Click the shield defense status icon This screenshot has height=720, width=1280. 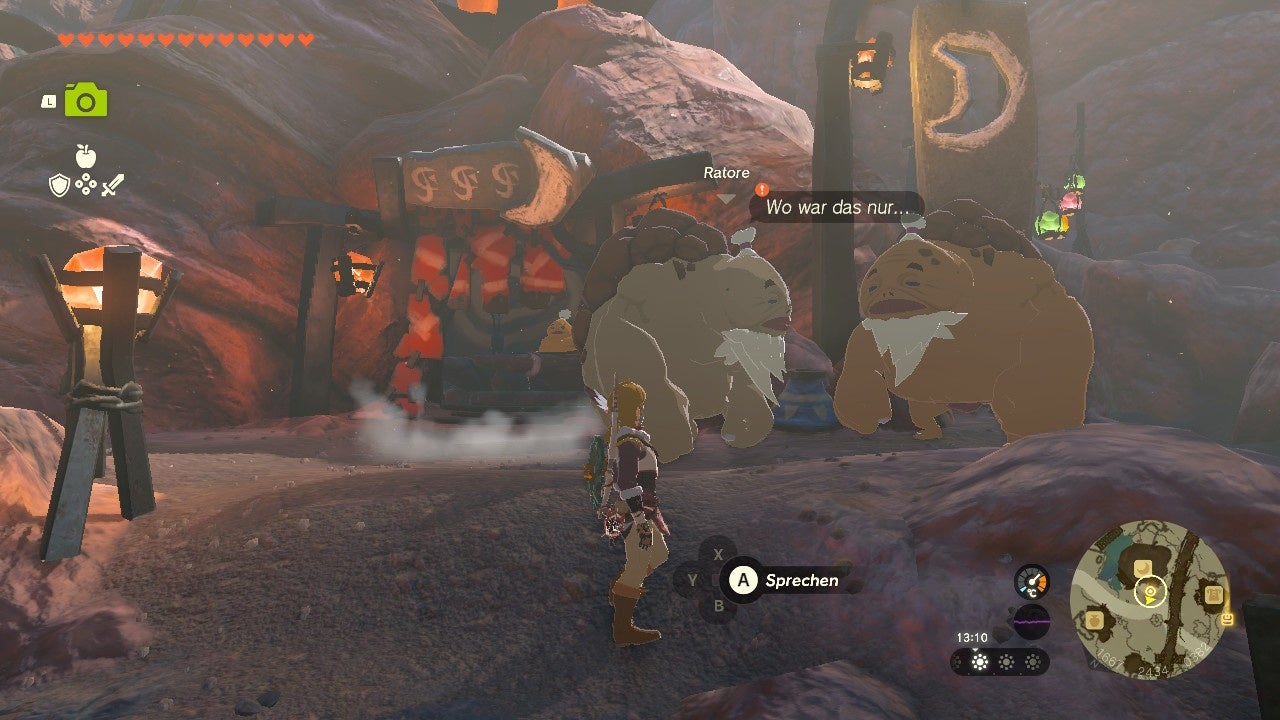coord(59,185)
